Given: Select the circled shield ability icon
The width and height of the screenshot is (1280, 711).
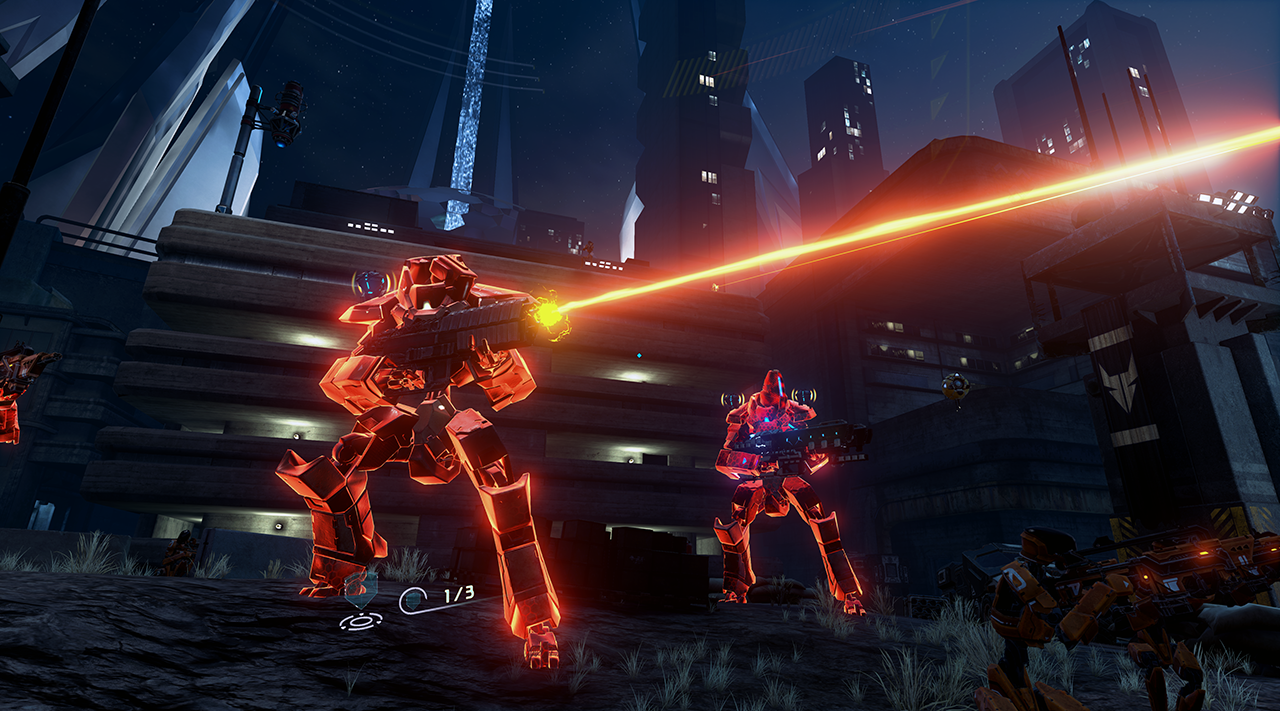Looking at the screenshot, I should (413, 600).
